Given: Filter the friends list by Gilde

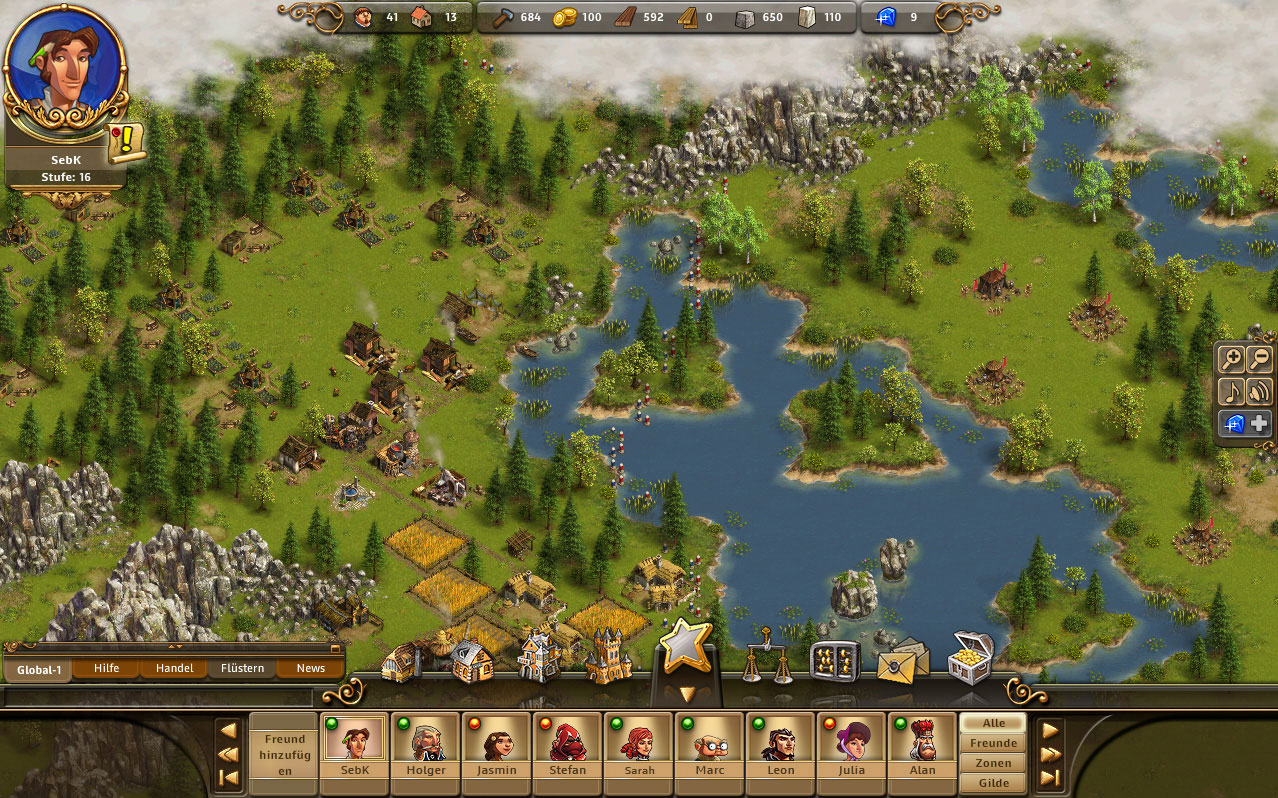Looking at the screenshot, I should 993,783.
